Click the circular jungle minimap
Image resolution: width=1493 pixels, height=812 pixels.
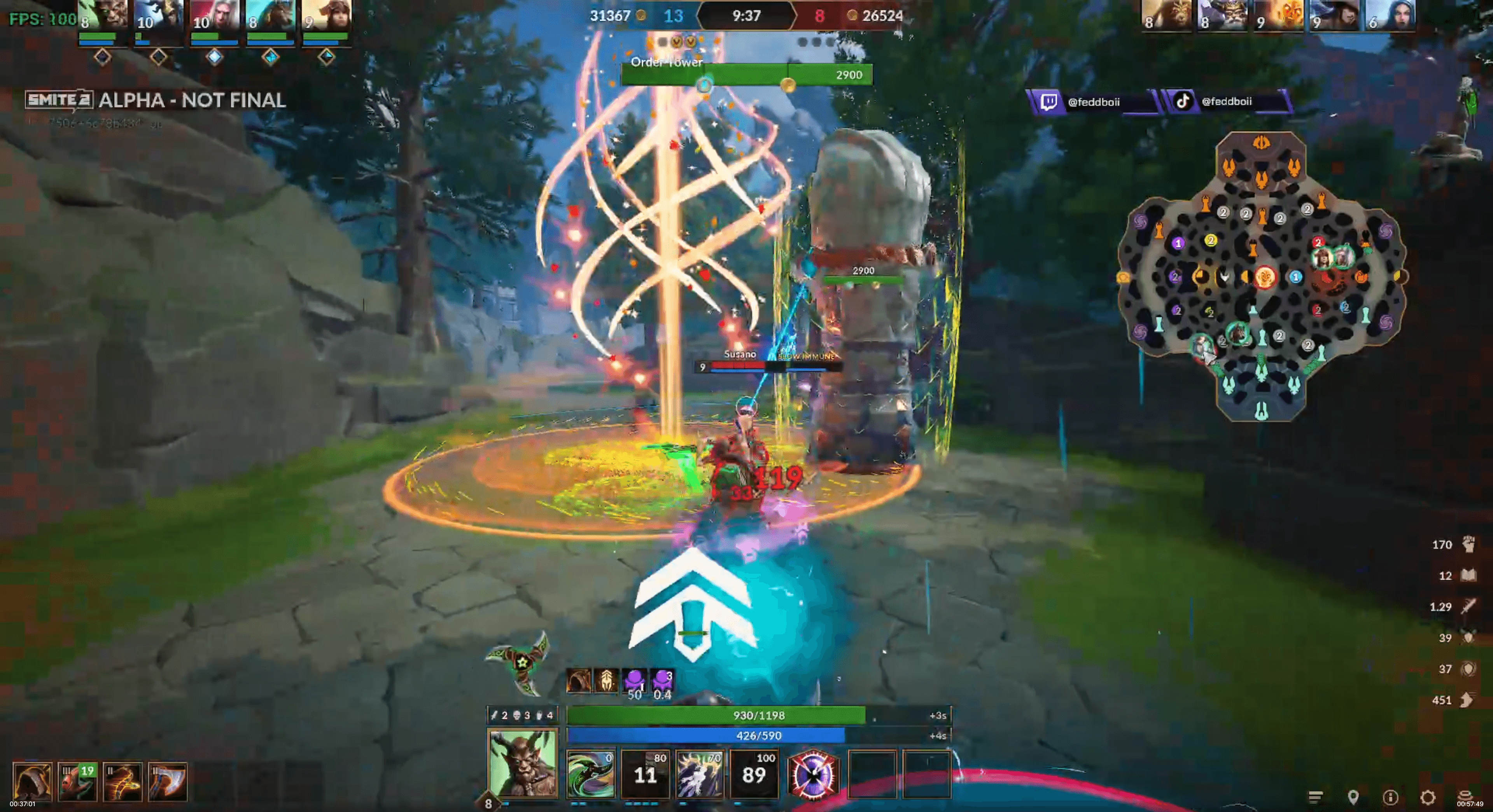pyautogui.click(x=1262, y=276)
